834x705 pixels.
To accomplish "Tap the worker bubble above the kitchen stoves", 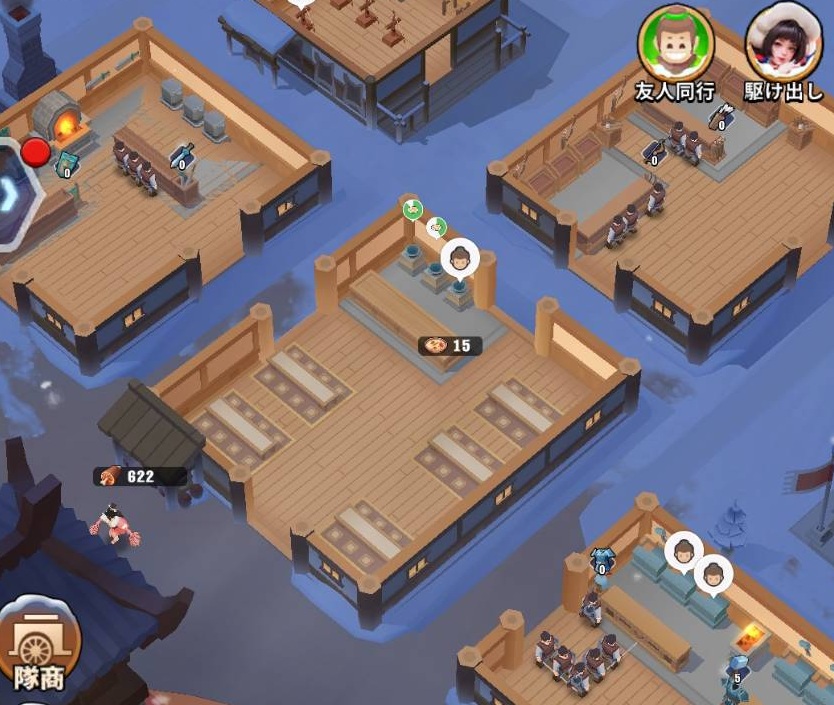I will 459,259.
